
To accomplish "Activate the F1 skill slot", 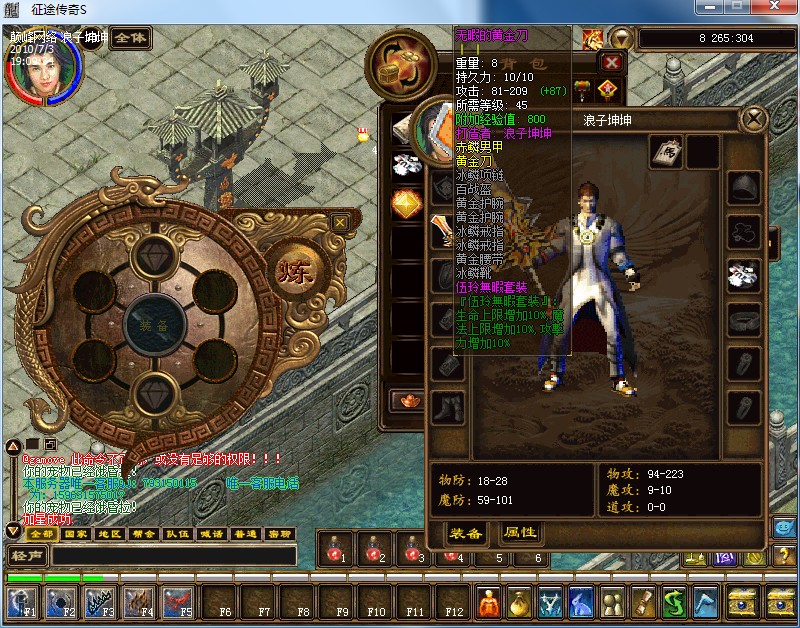I will click(22, 601).
